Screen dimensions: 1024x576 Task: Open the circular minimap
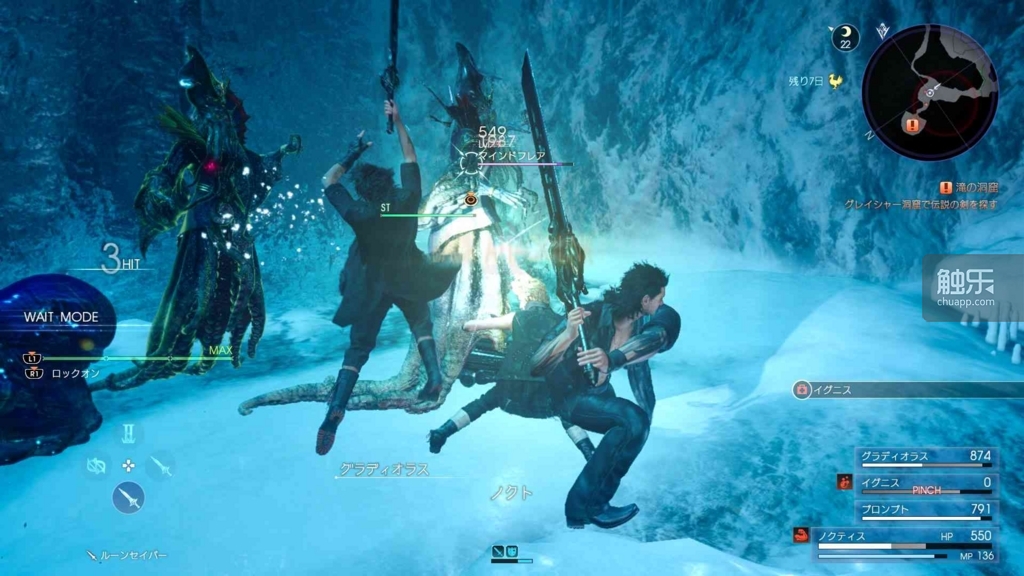pyautogui.click(x=929, y=92)
